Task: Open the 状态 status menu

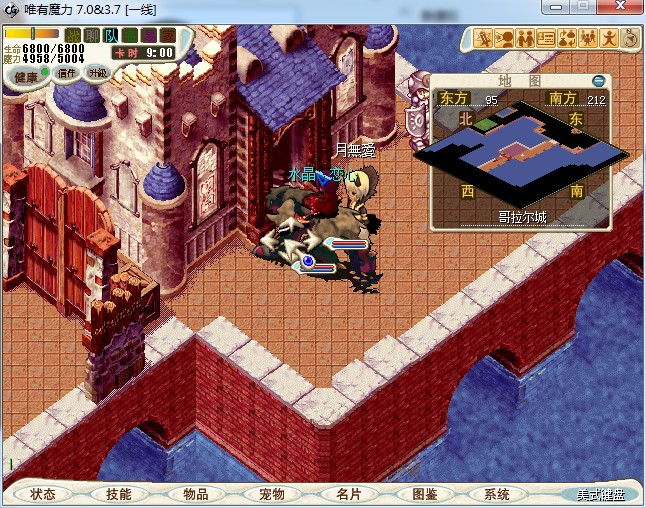Action: click(43, 494)
